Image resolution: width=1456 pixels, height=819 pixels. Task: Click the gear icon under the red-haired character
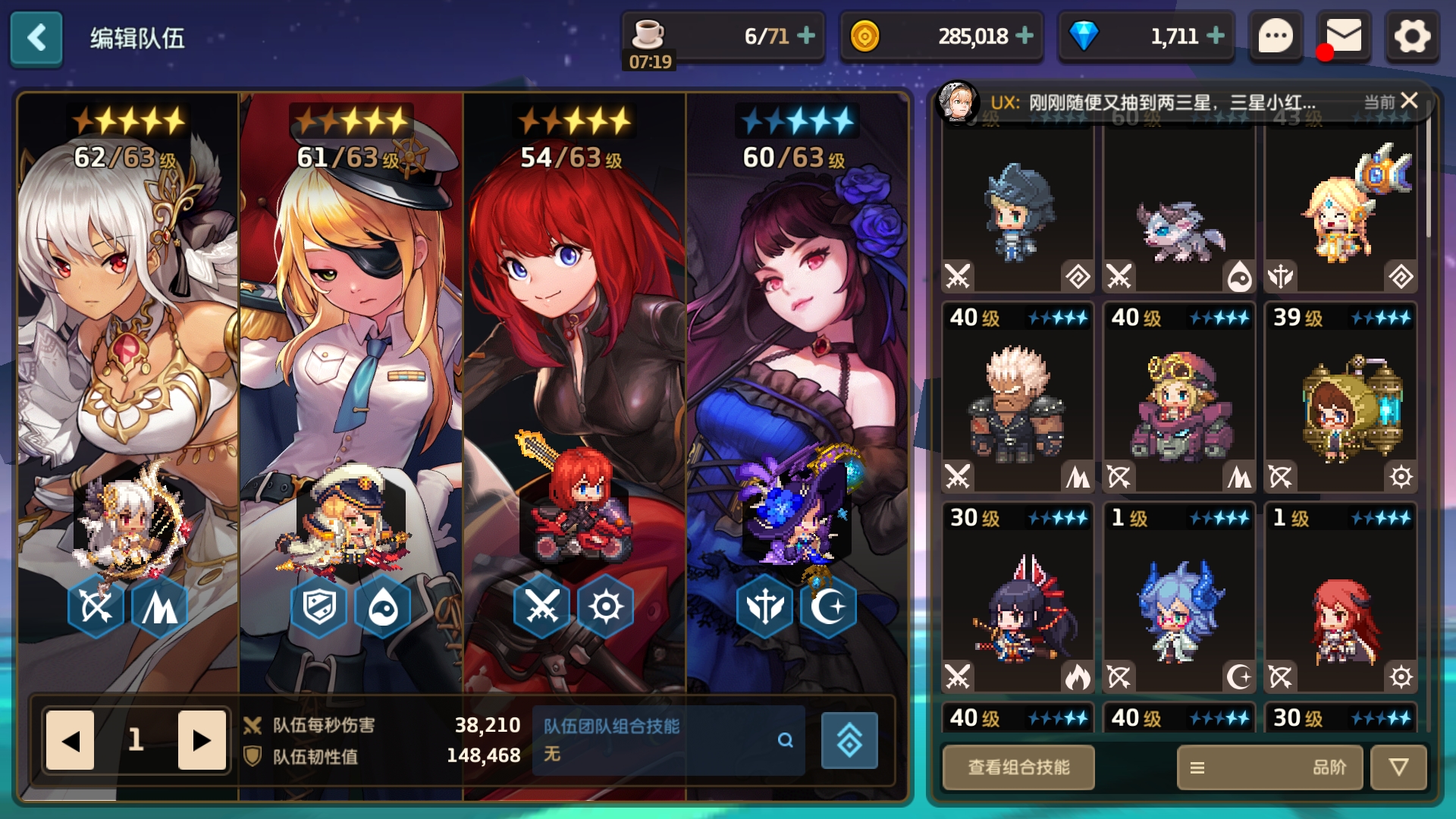607,605
